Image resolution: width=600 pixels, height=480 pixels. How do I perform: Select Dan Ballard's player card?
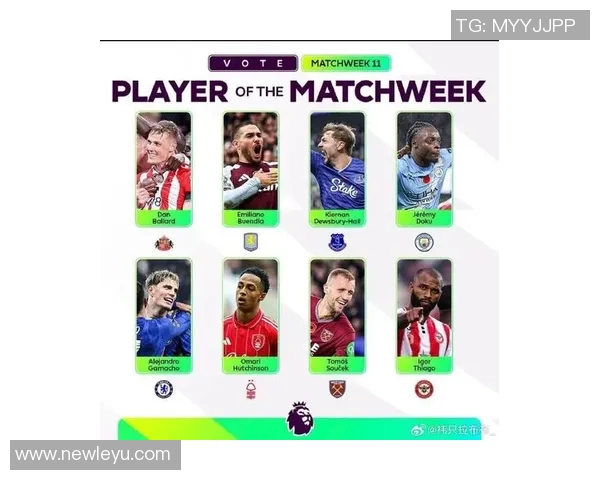click(x=163, y=168)
